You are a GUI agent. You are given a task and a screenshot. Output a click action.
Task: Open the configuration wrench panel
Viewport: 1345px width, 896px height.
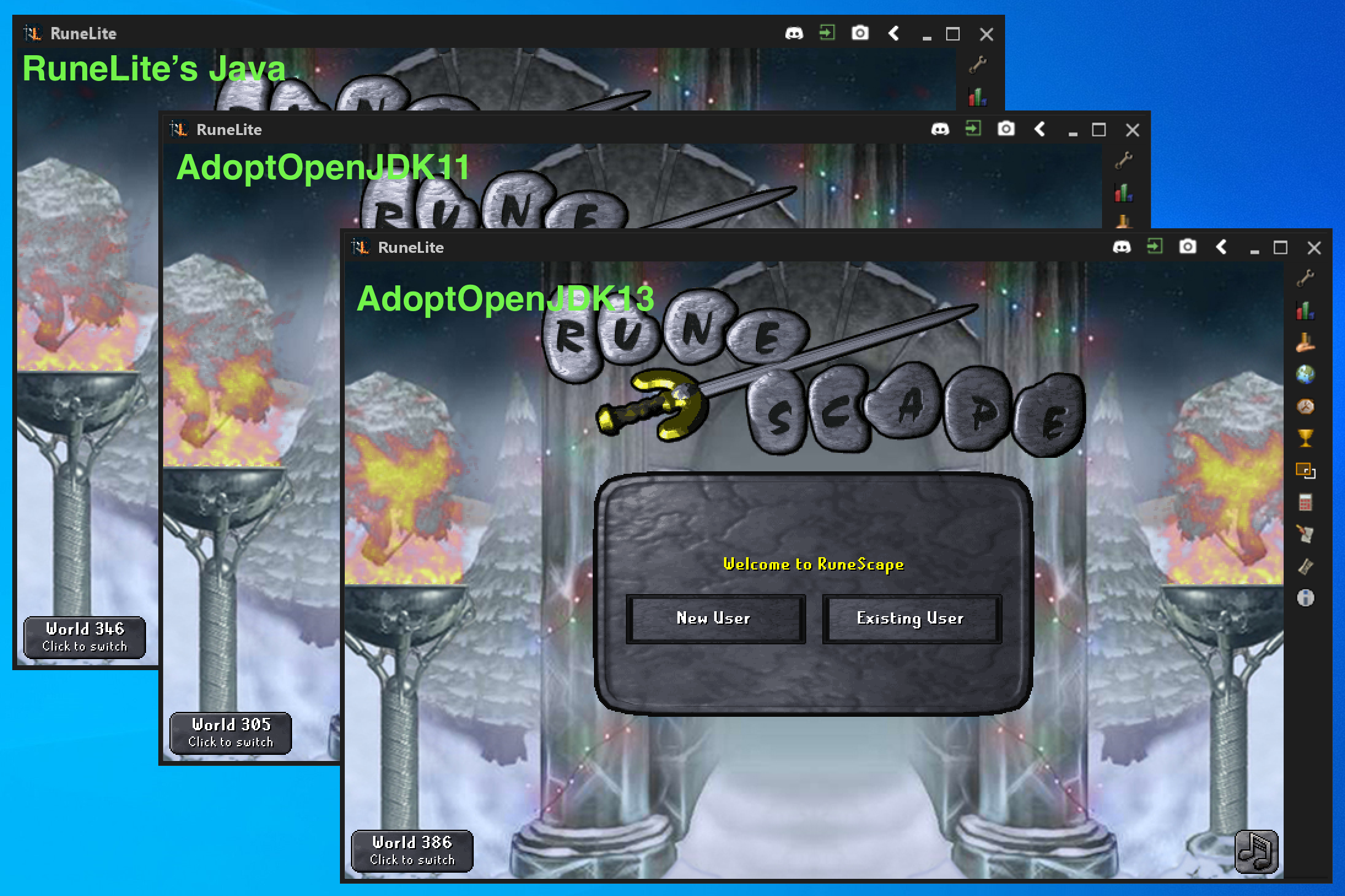(1306, 278)
